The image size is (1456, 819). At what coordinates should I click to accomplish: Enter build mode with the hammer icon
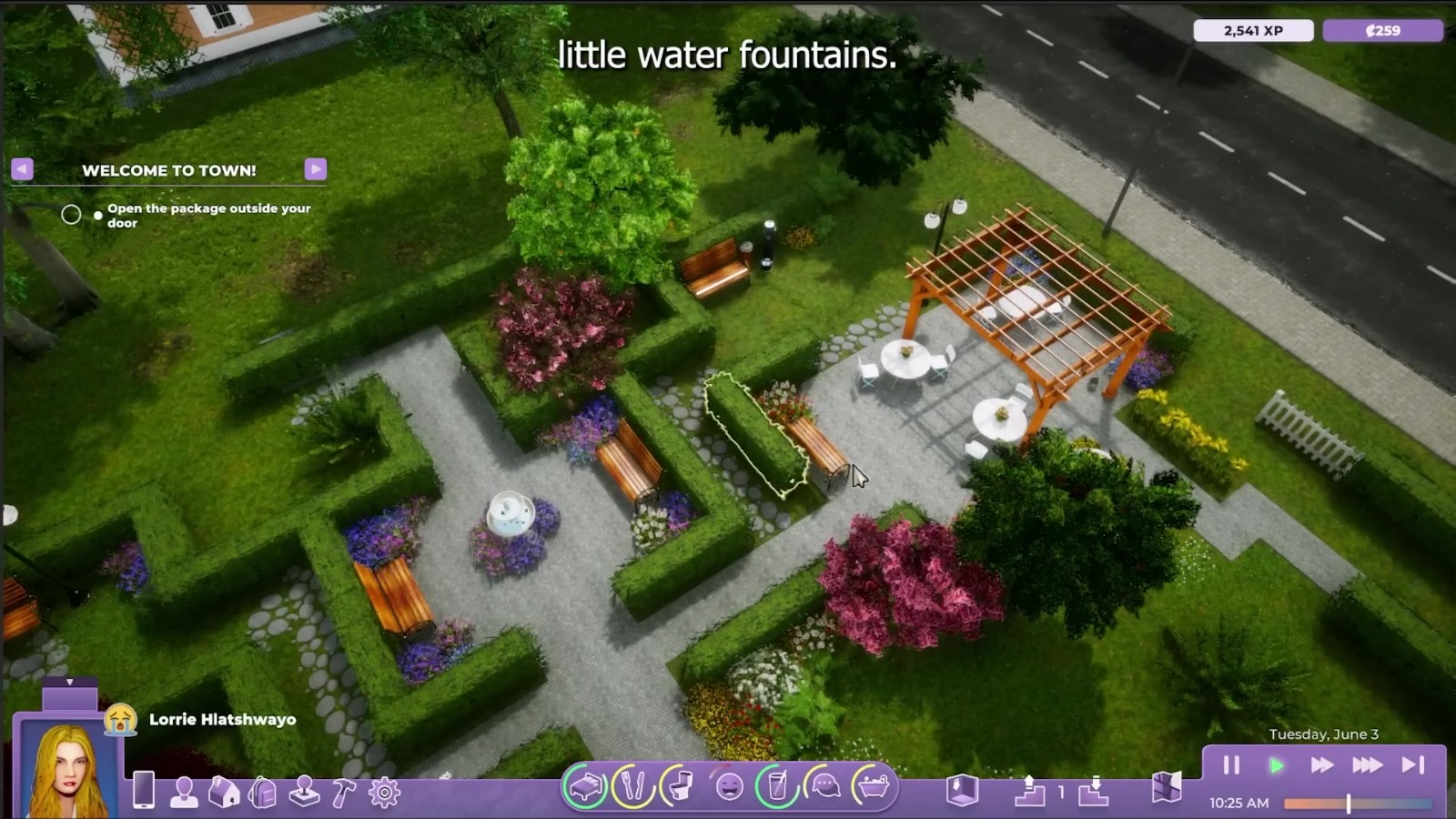343,792
